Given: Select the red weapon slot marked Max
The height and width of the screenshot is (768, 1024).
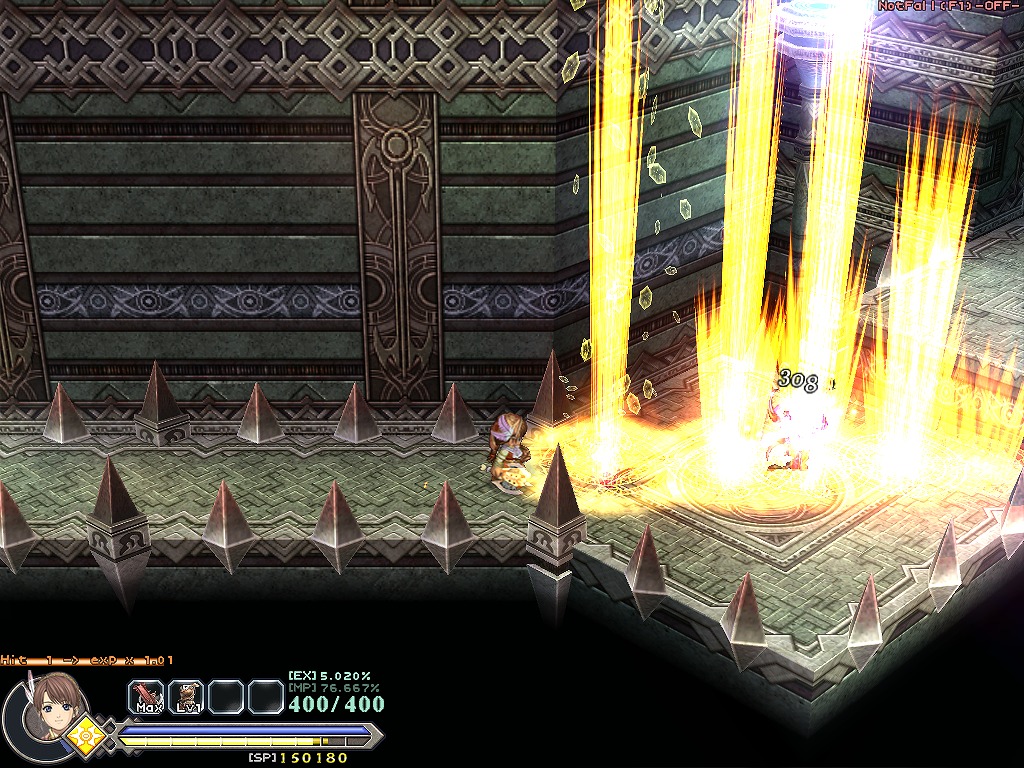Looking at the screenshot, I should [146, 696].
